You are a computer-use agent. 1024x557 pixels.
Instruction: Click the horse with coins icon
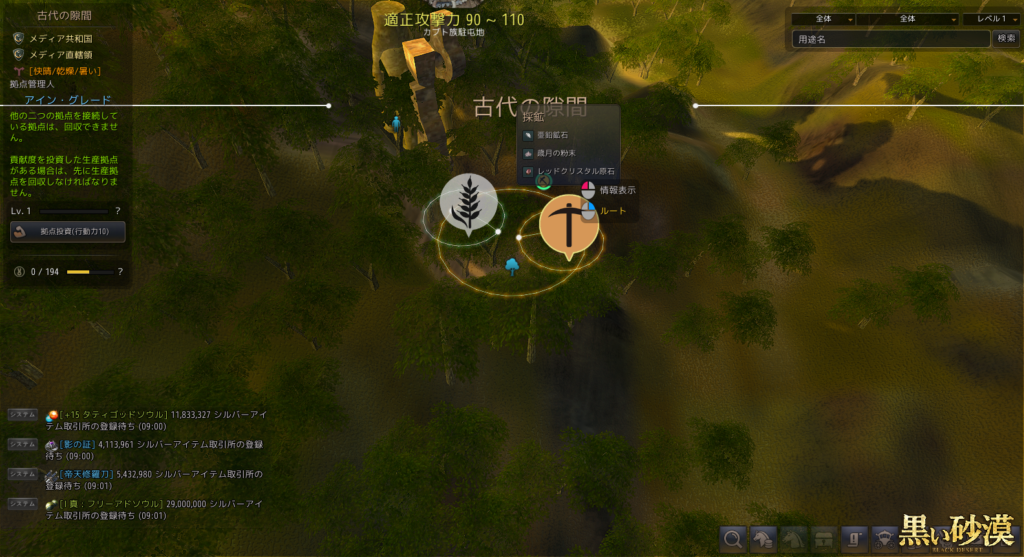click(763, 539)
